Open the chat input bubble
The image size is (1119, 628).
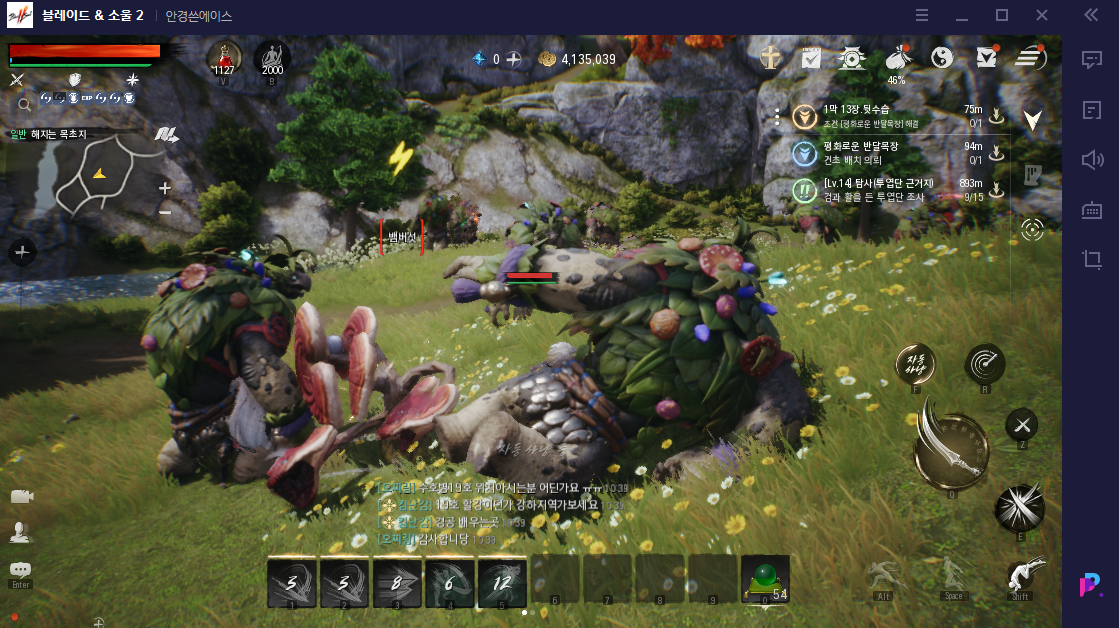(x=20, y=570)
